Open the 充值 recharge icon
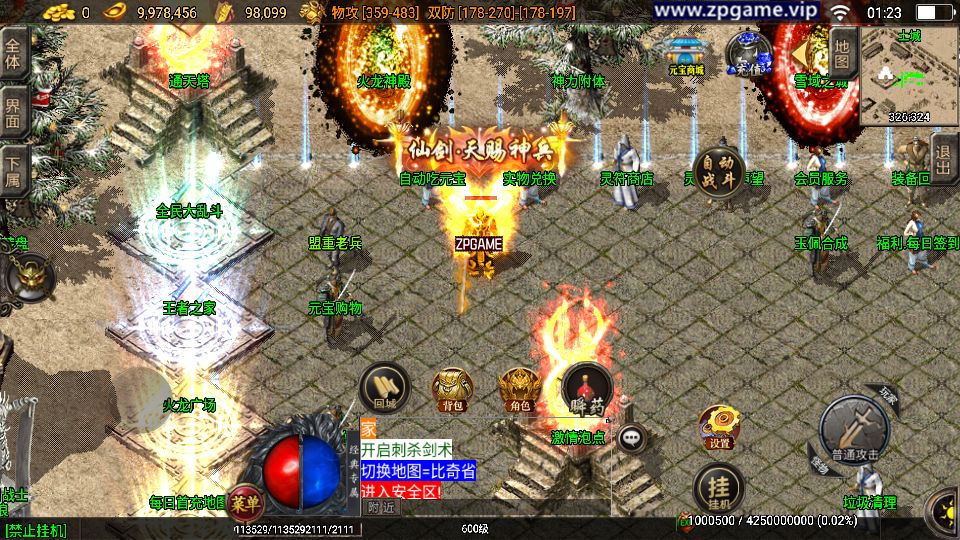The width and height of the screenshot is (960, 540). coord(747,54)
